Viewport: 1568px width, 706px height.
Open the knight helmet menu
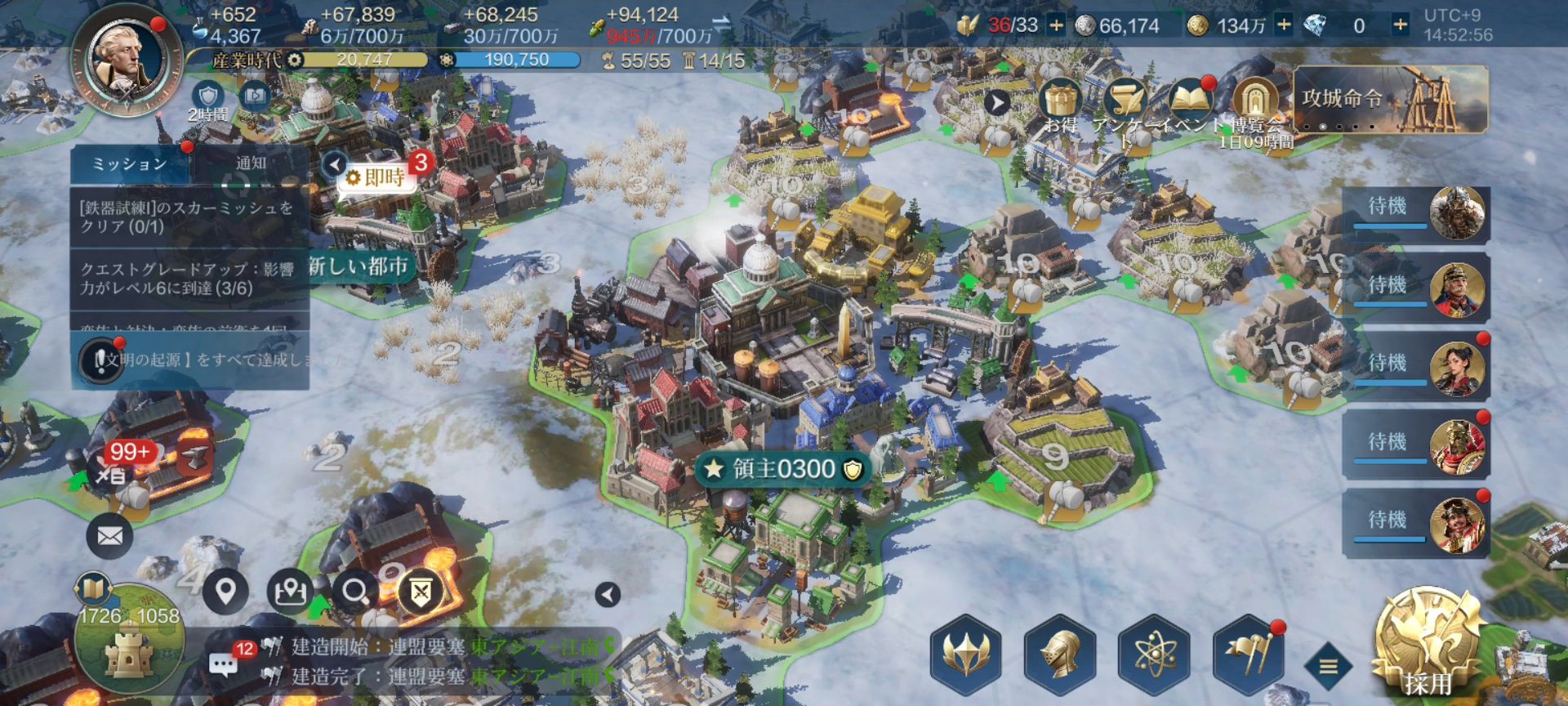tap(1060, 655)
